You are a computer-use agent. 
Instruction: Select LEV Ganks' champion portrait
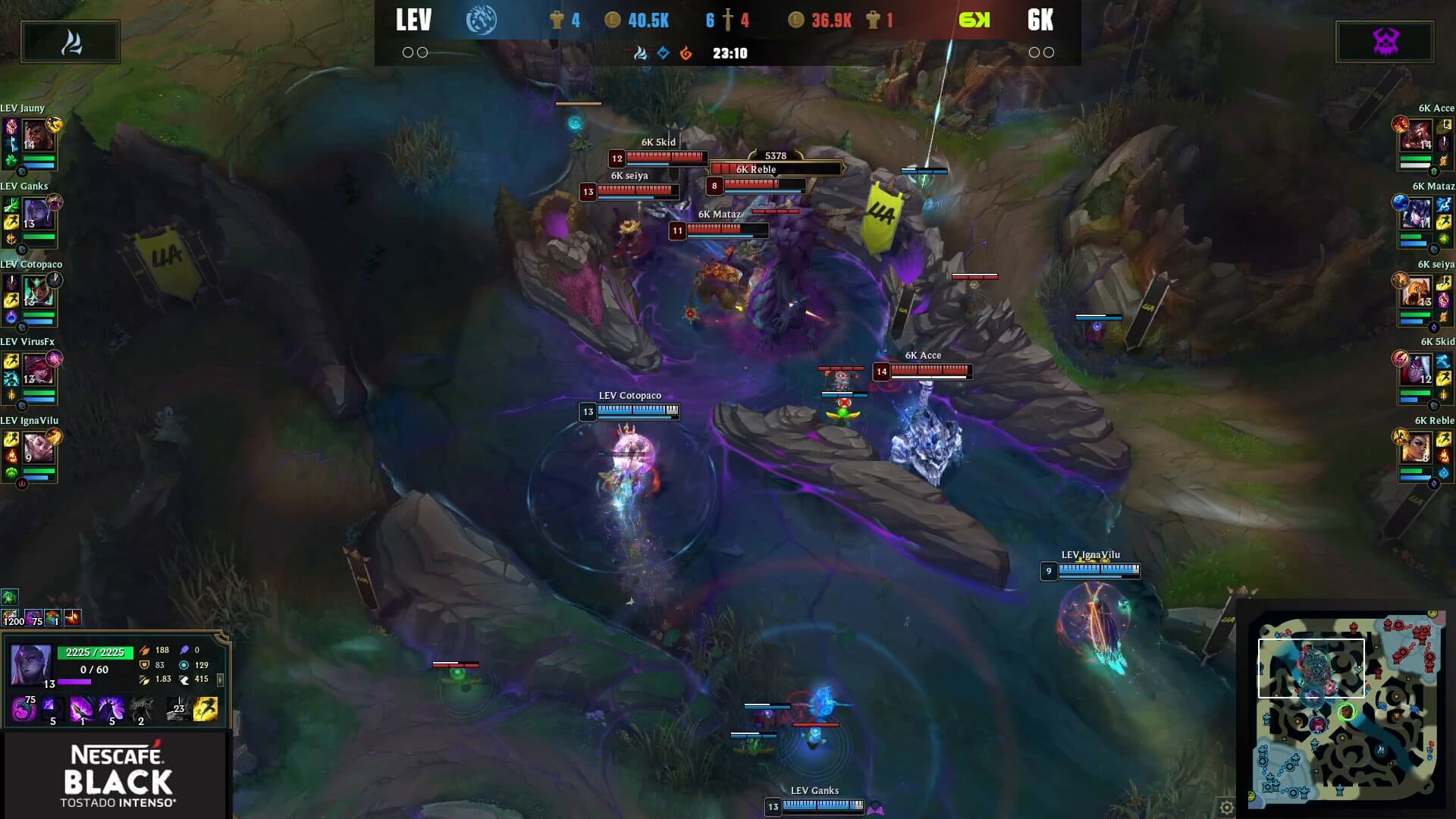pos(38,214)
